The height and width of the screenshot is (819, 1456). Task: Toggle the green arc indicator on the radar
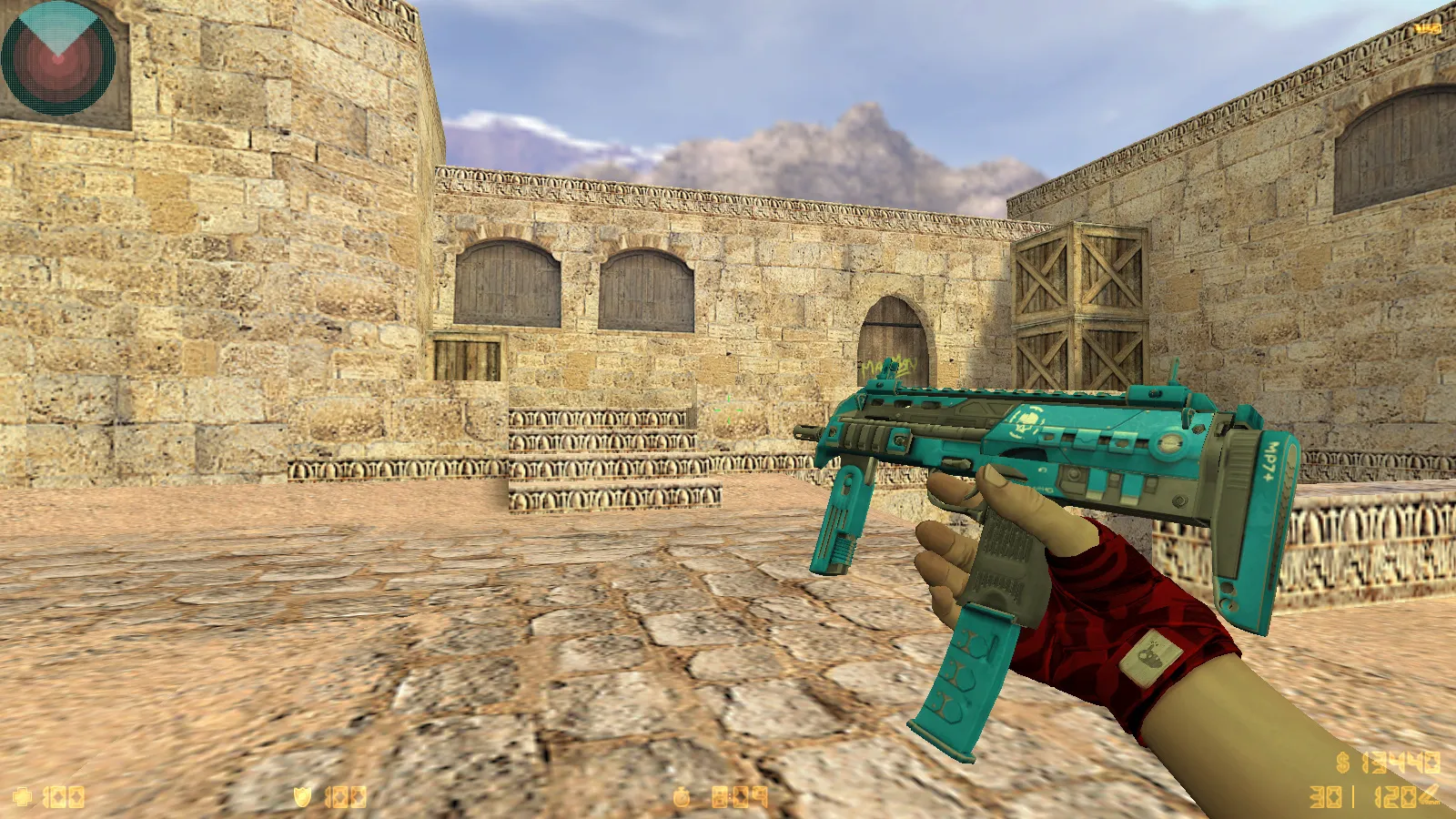pyautogui.click(x=57, y=23)
